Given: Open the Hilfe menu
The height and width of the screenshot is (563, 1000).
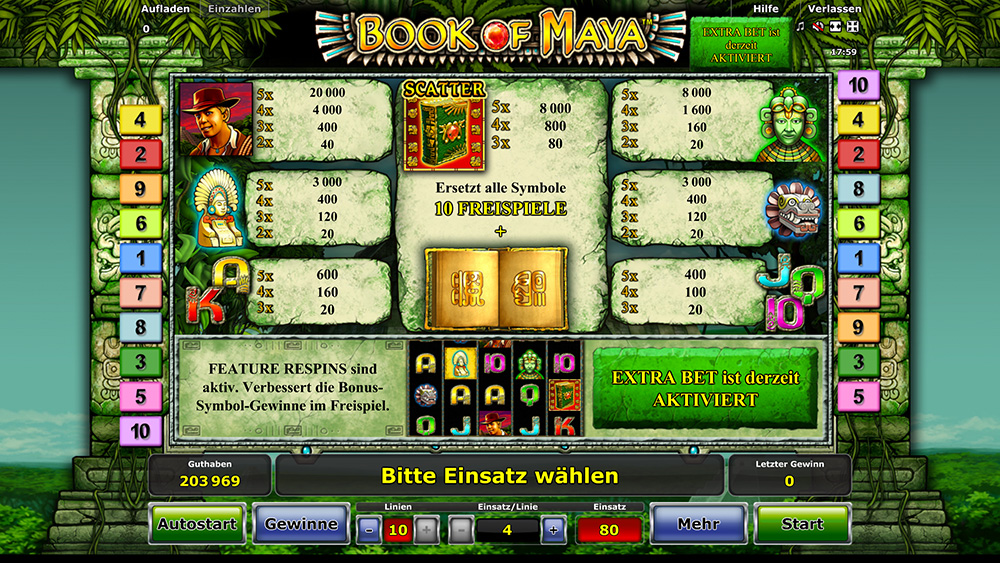Looking at the screenshot, I should [x=765, y=9].
